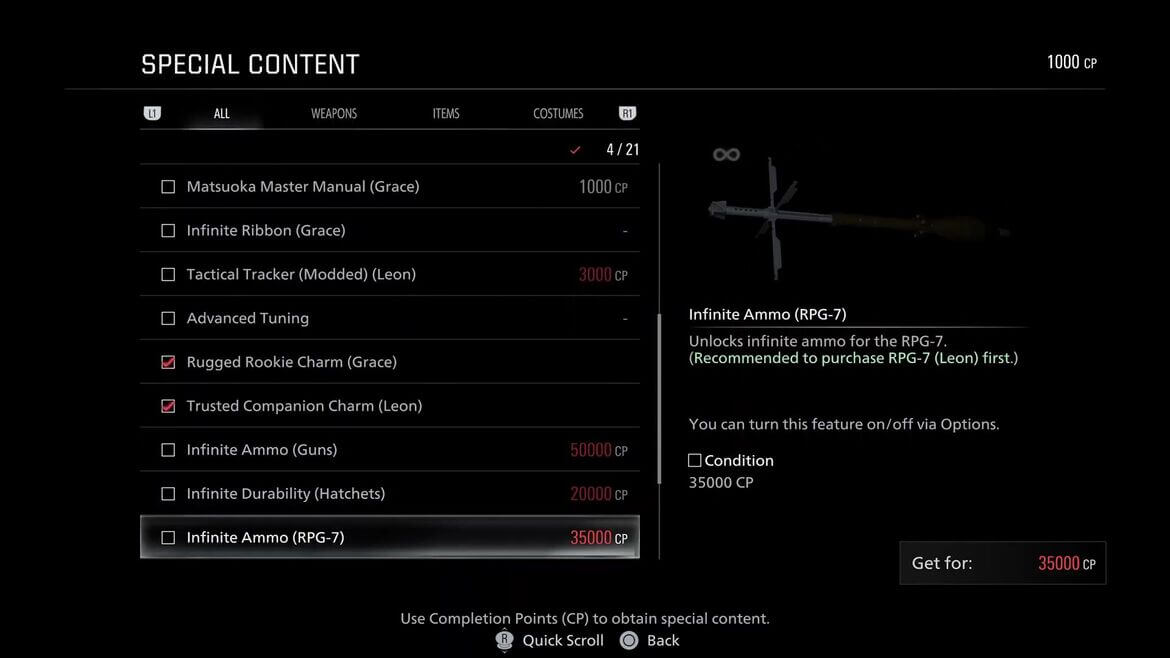Select Matsuoka Master Manual (Grace) entry
1170x658 pixels.
389,187
